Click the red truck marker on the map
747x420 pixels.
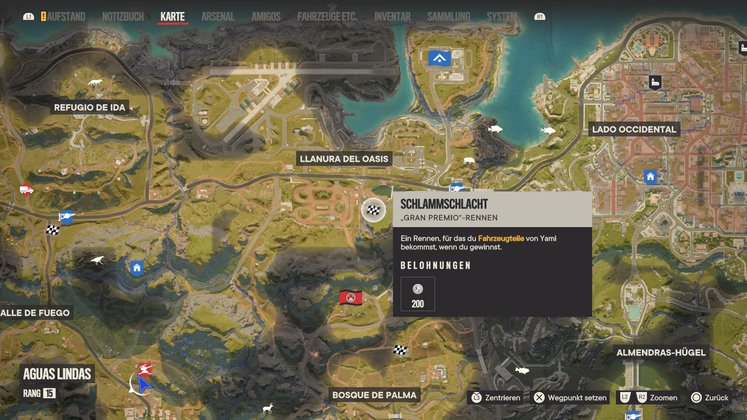tap(26, 189)
